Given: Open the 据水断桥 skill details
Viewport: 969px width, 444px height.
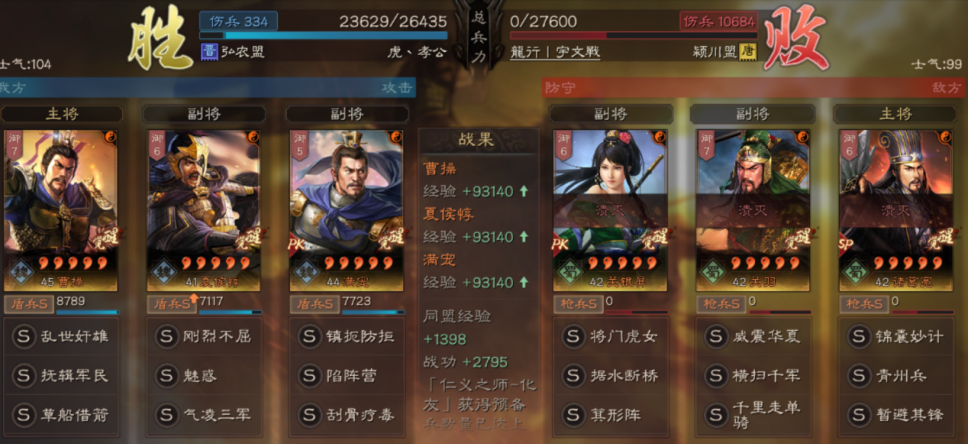Looking at the screenshot, I should pos(610,376).
